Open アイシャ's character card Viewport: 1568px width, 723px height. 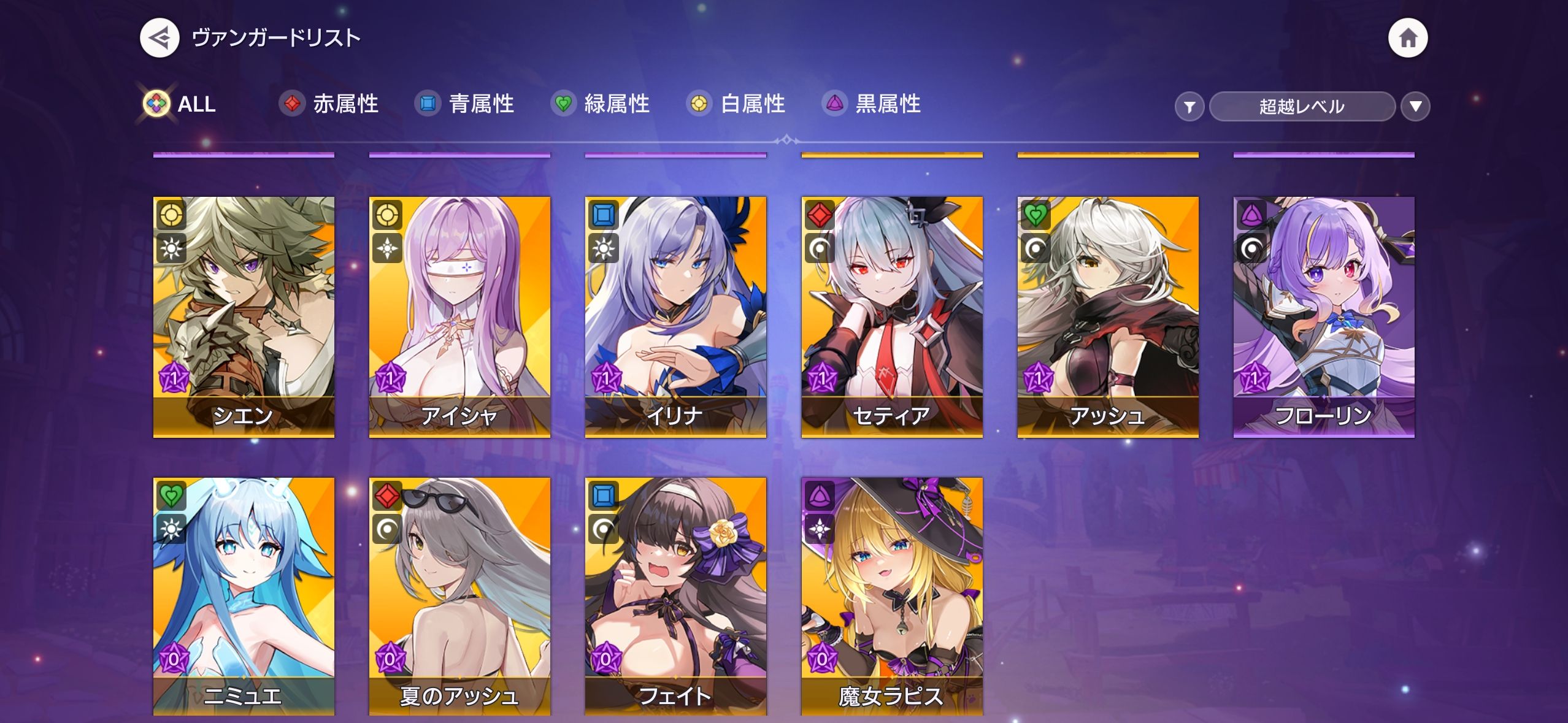coord(459,316)
